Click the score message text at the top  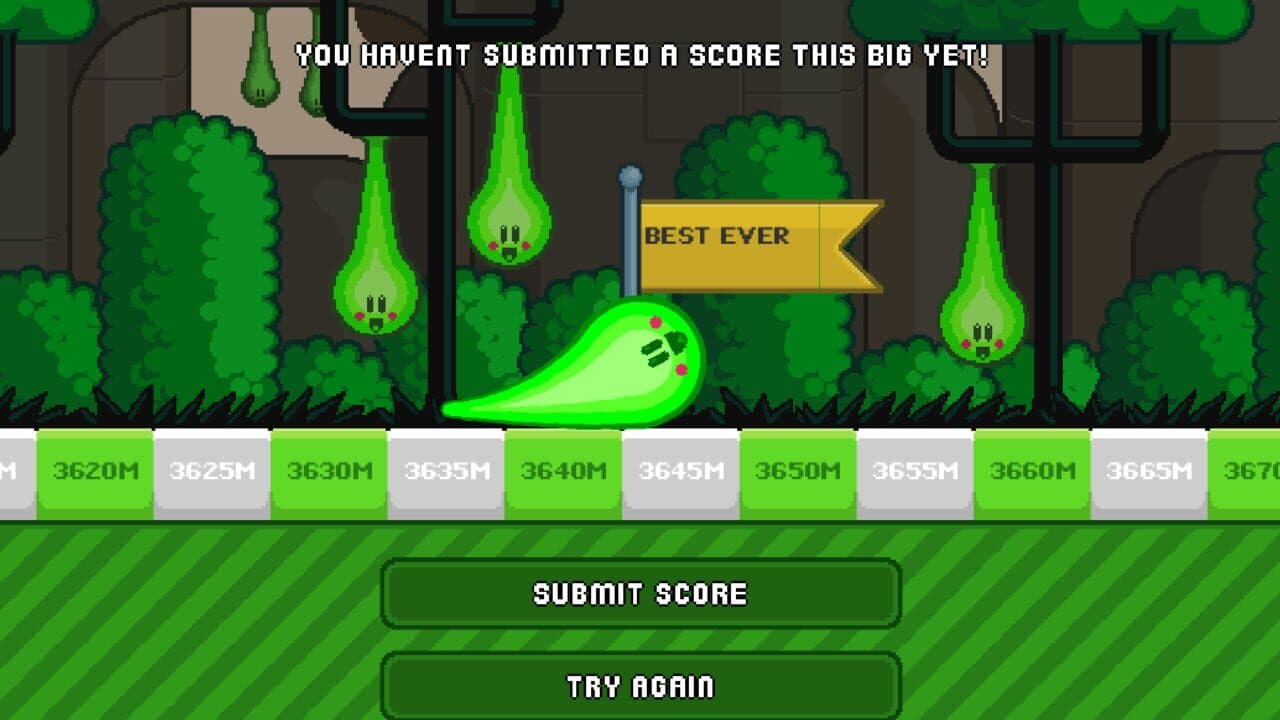point(640,55)
